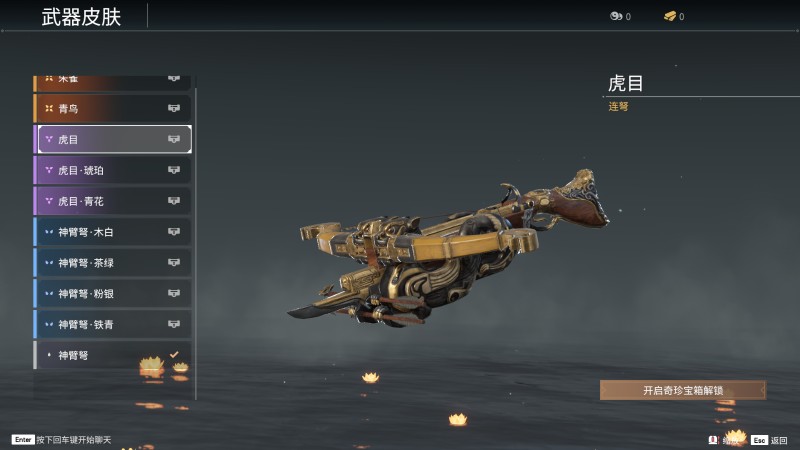Open the gold ingot currency counter
Viewport: 800px width, 450px height.
click(x=674, y=17)
